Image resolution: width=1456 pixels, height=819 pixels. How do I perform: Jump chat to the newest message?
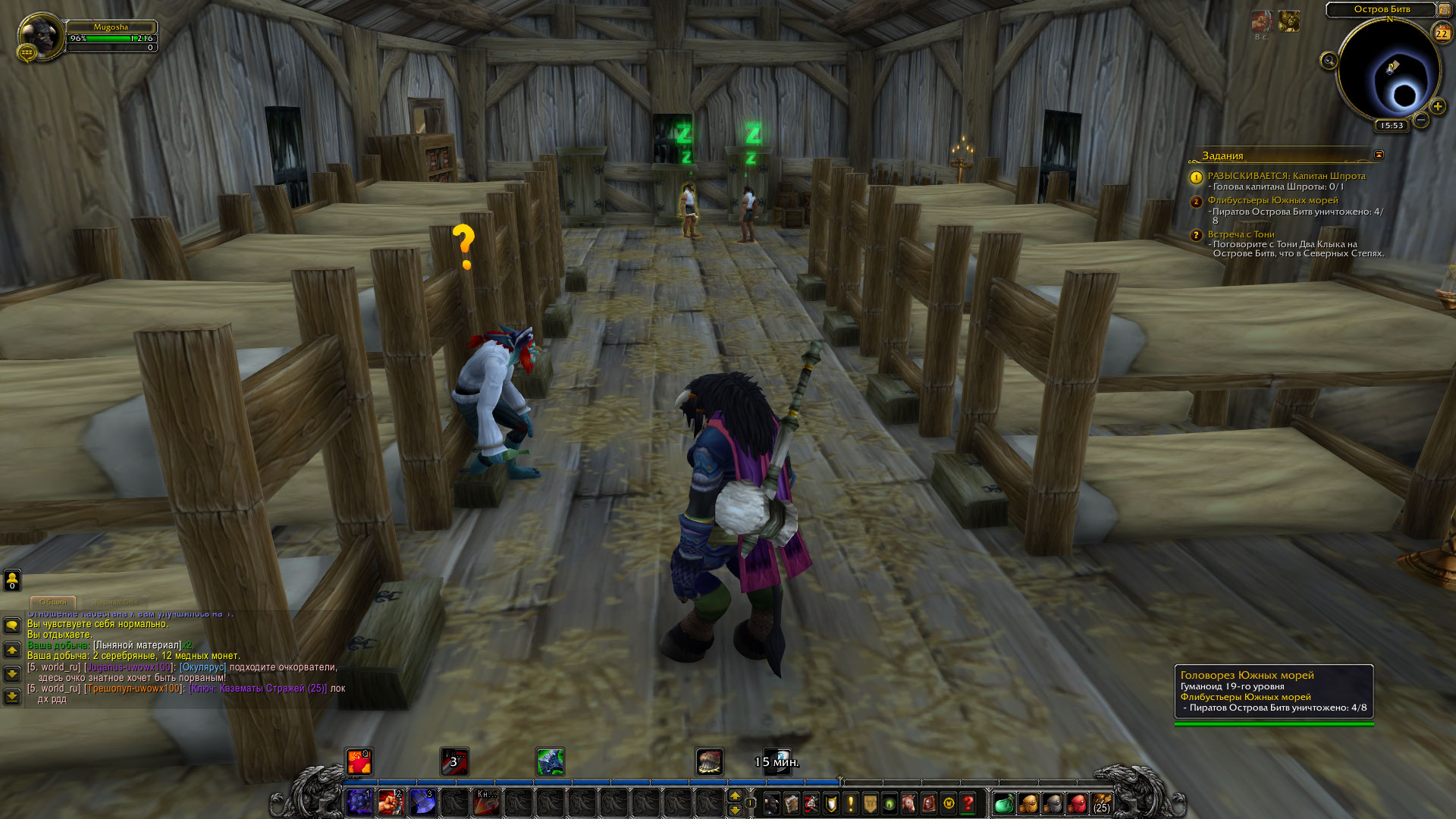coord(12,696)
